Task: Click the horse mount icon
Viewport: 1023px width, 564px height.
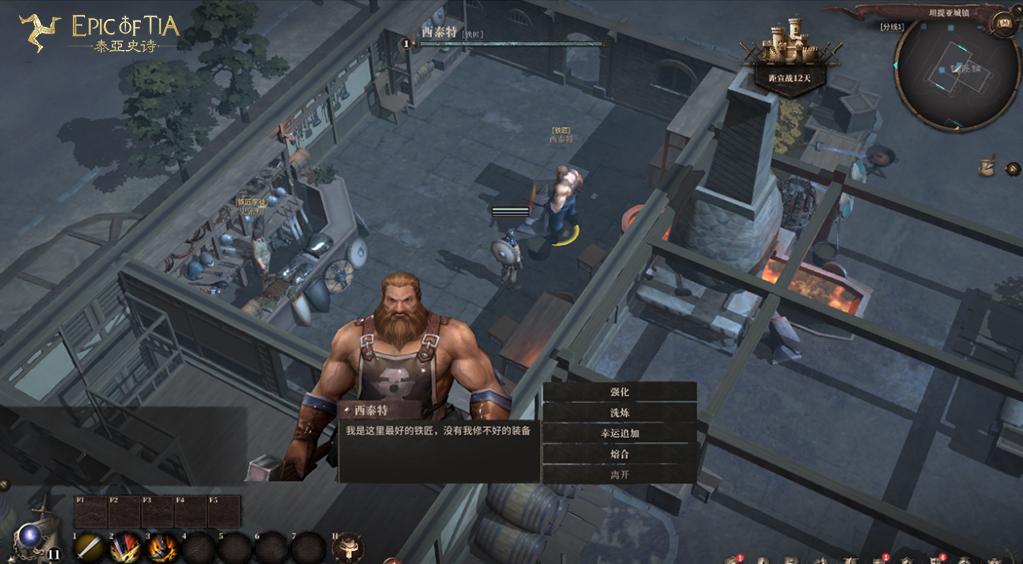Action: tap(347, 547)
